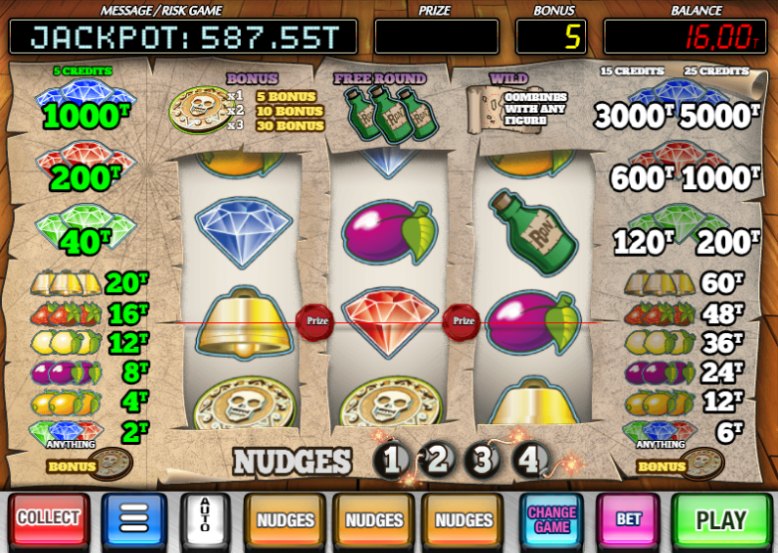Adjust stake with the pink BET button
Image resolution: width=778 pixels, height=553 pixels.
[628, 520]
